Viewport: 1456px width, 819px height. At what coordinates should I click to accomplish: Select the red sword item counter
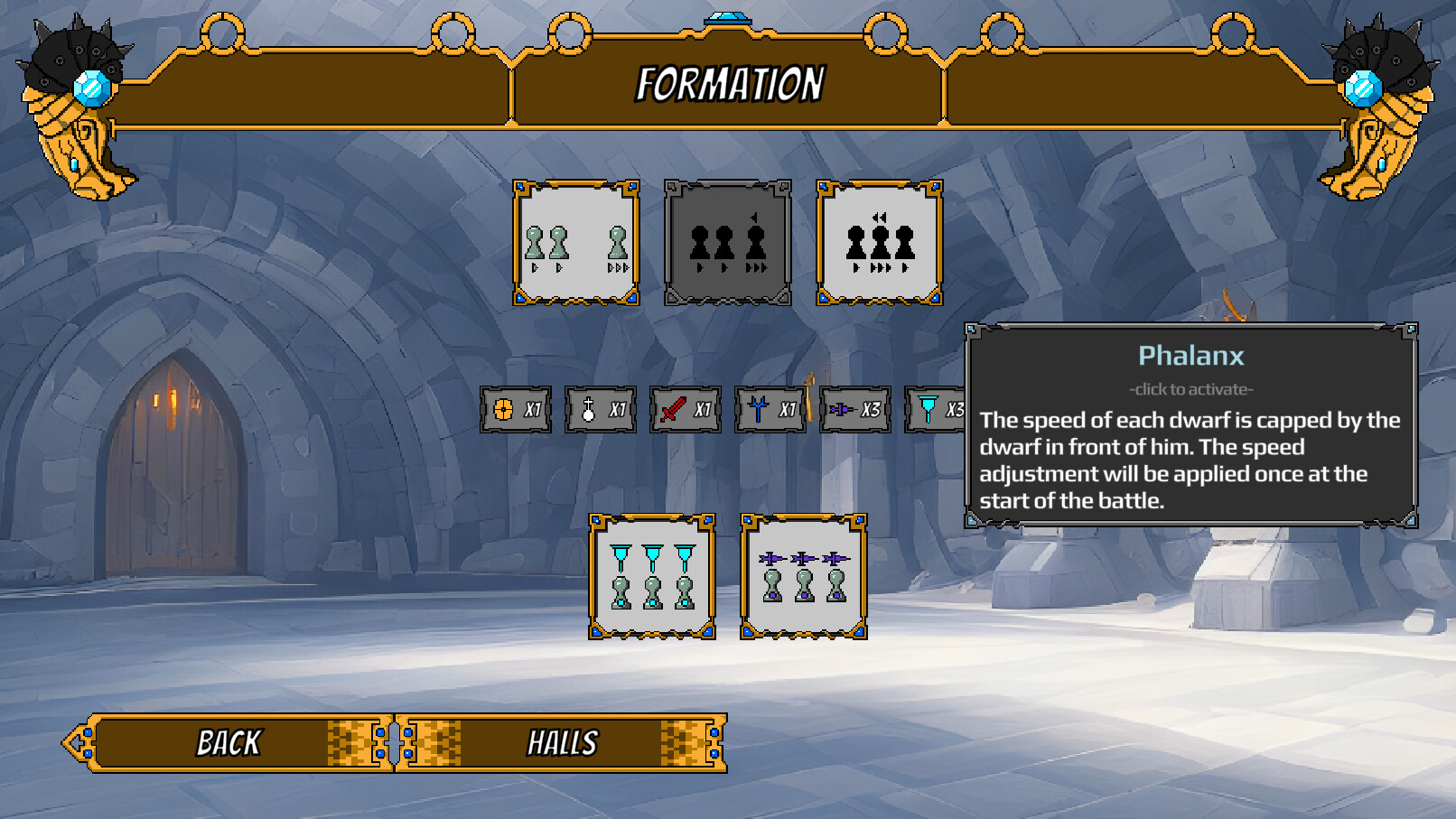[684, 407]
